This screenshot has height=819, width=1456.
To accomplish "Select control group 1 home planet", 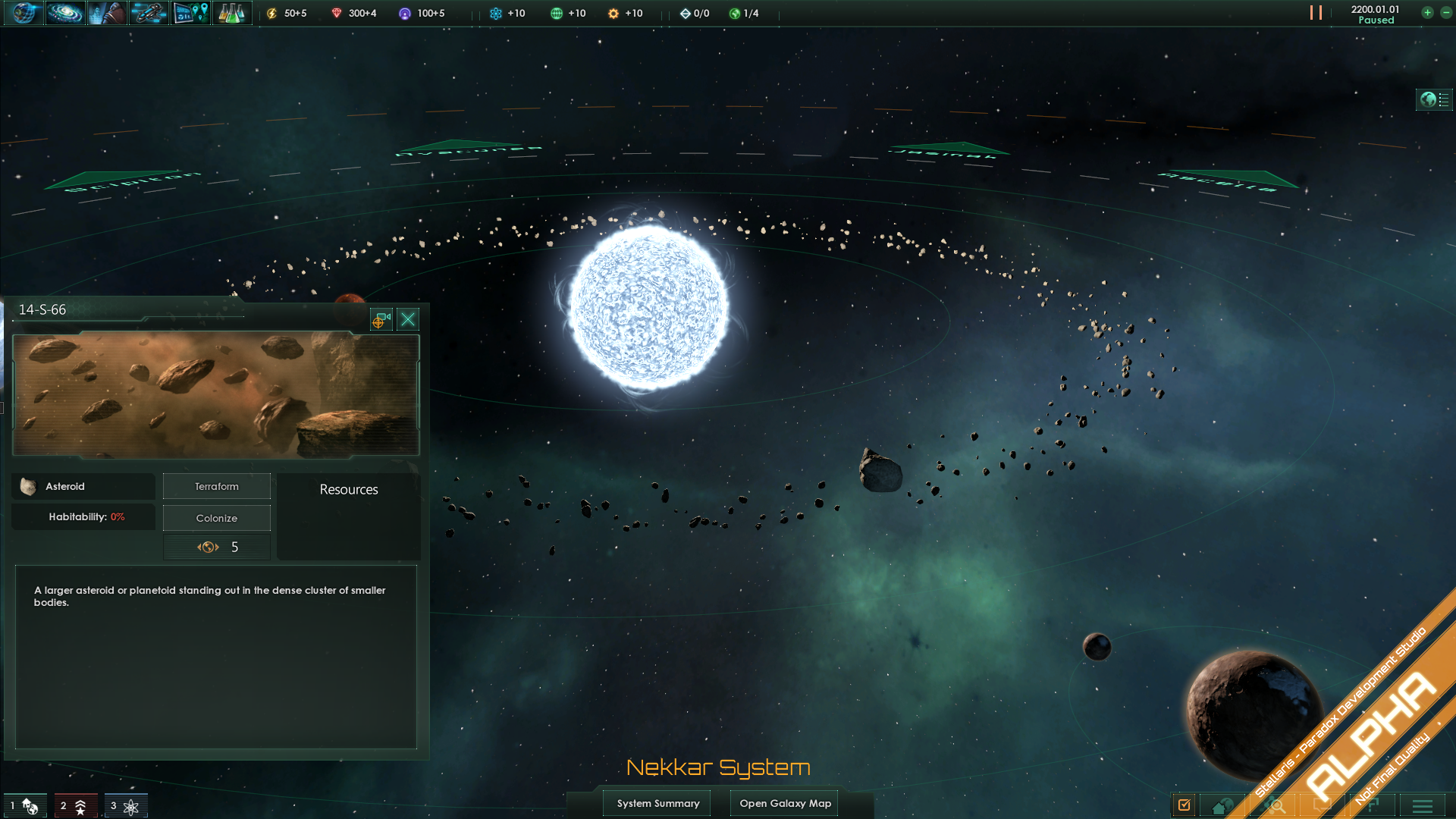I will 25,806.
